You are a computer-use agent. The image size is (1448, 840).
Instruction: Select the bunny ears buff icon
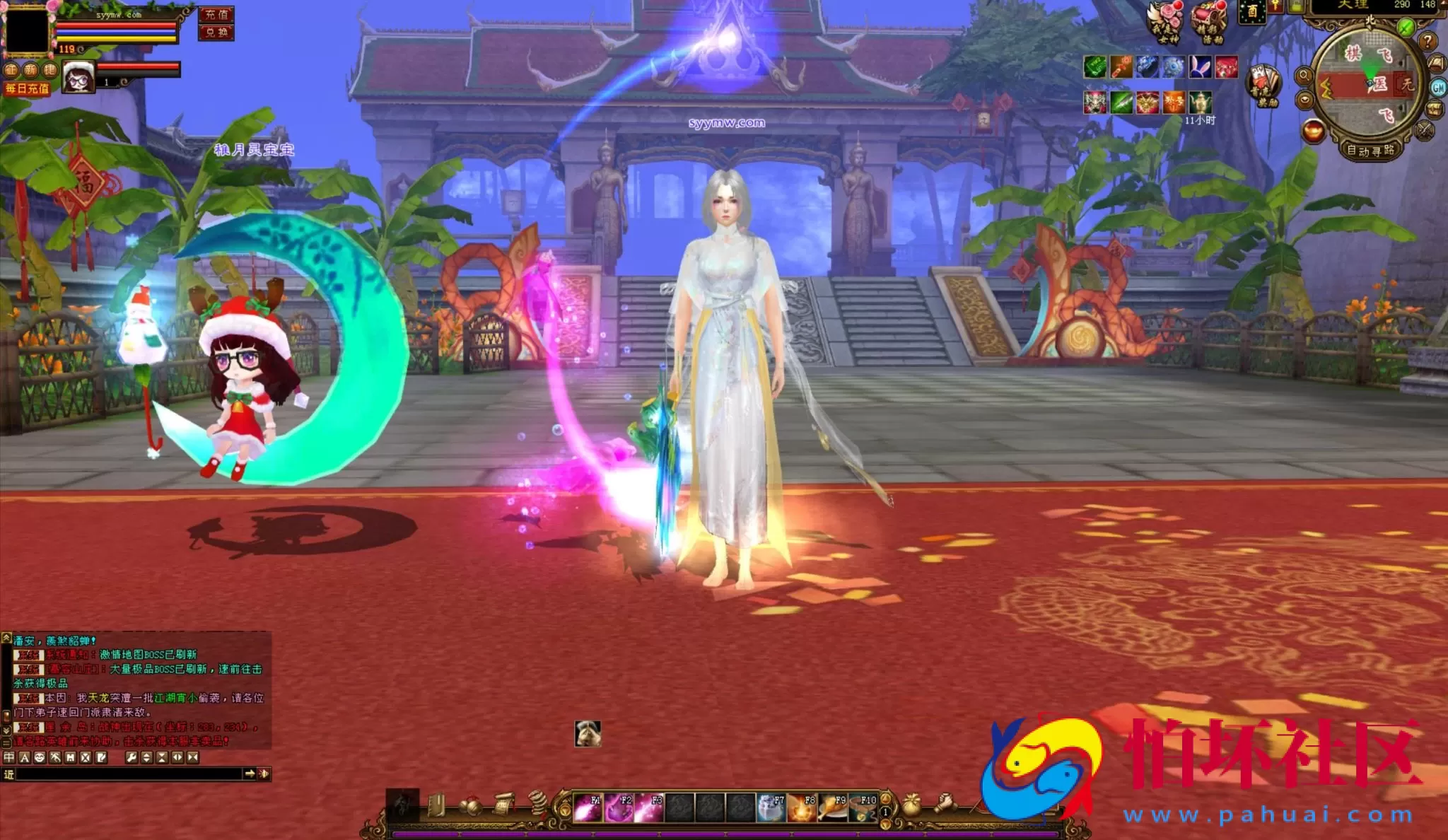[x=1200, y=67]
